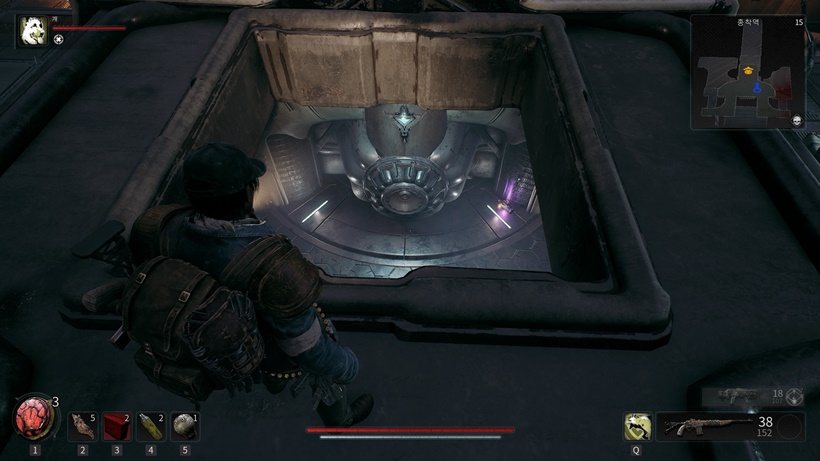Use the red box consumable slot
The height and width of the screenshot is (461, 820).
(116, 427)
